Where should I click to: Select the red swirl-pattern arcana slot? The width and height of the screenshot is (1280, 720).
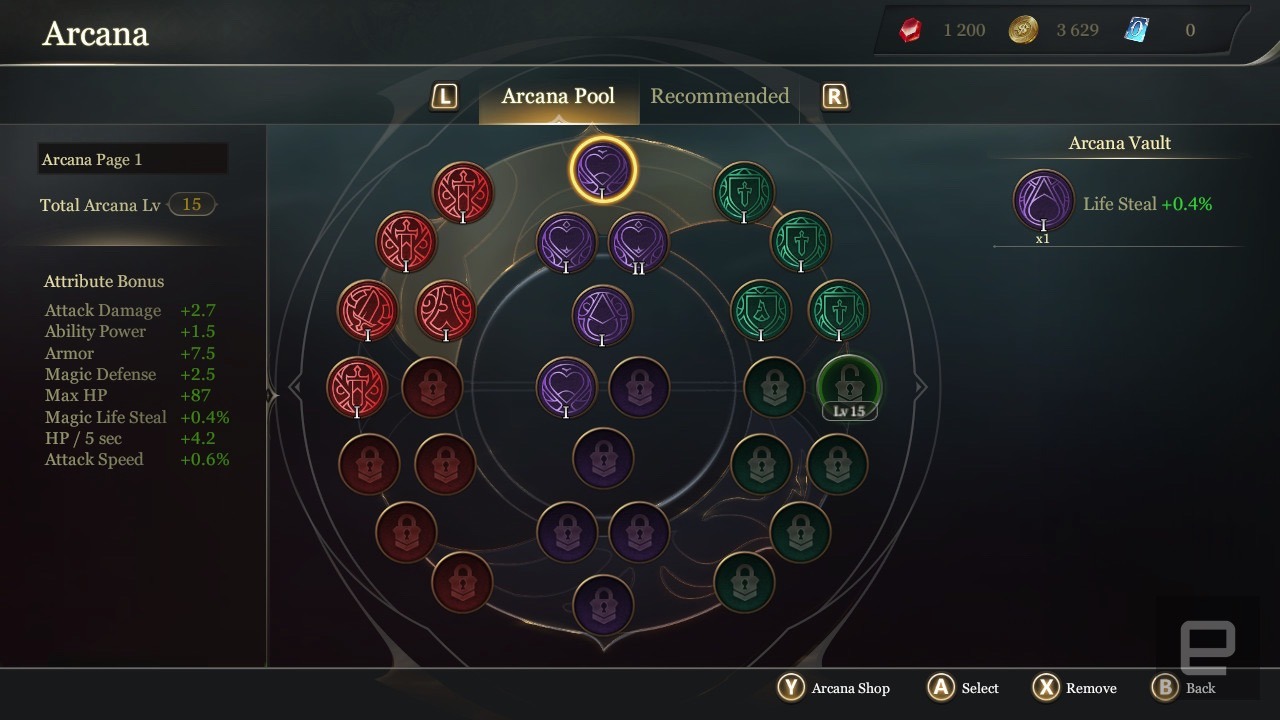point(445,310)
